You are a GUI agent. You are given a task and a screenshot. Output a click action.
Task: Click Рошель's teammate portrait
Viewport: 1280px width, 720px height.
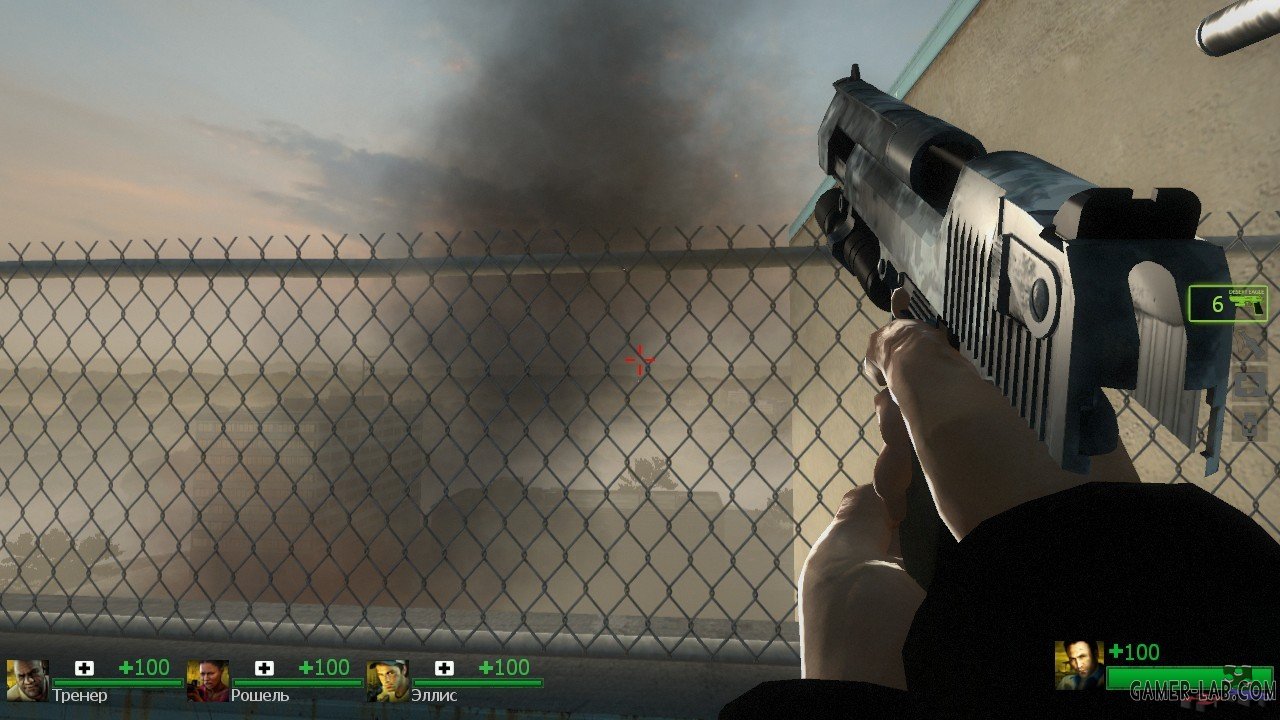tap(207, 680)
